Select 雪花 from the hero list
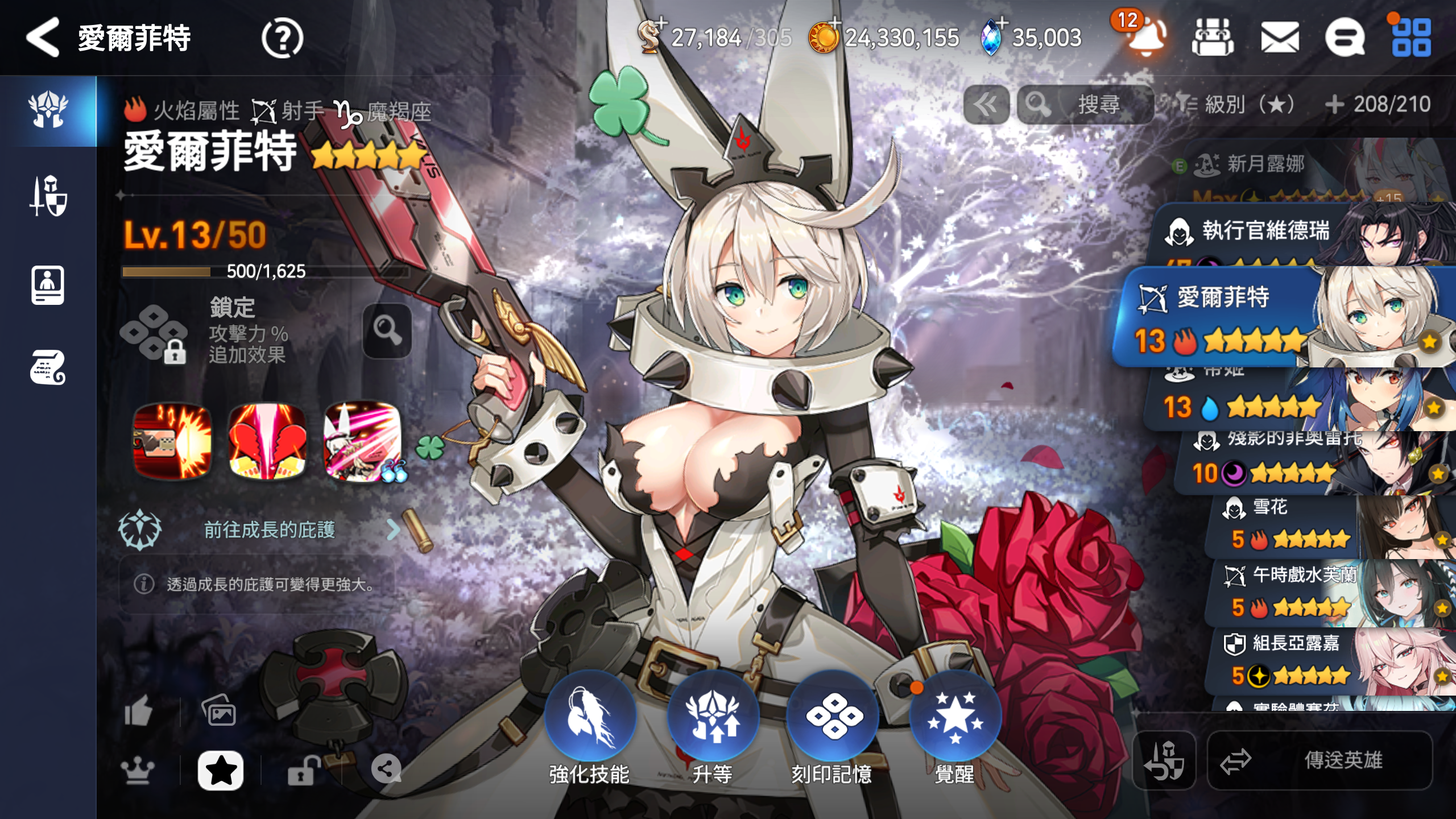The width and height of the screenshot is (1456, 819). pyautogui.click(x=1285, y=523)
